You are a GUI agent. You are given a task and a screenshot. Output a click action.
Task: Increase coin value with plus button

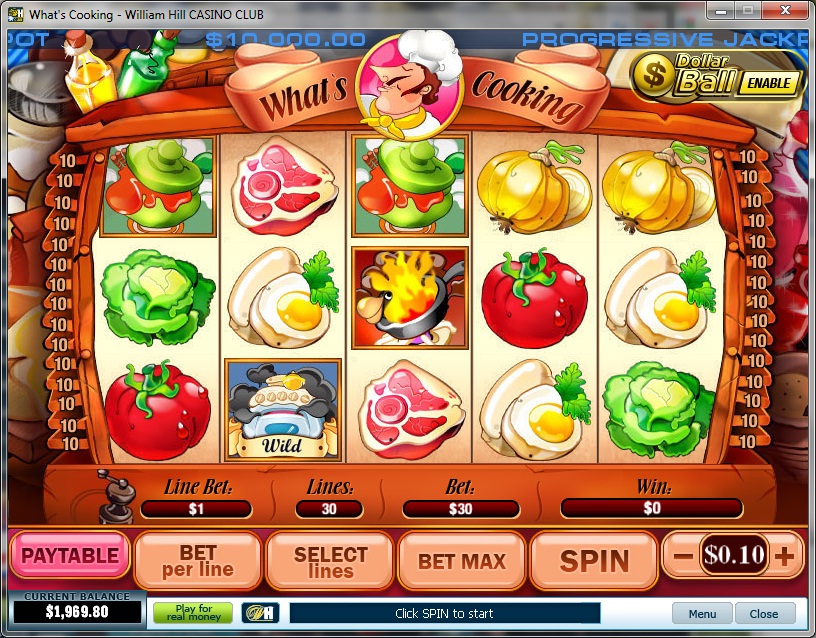[784, 556]
